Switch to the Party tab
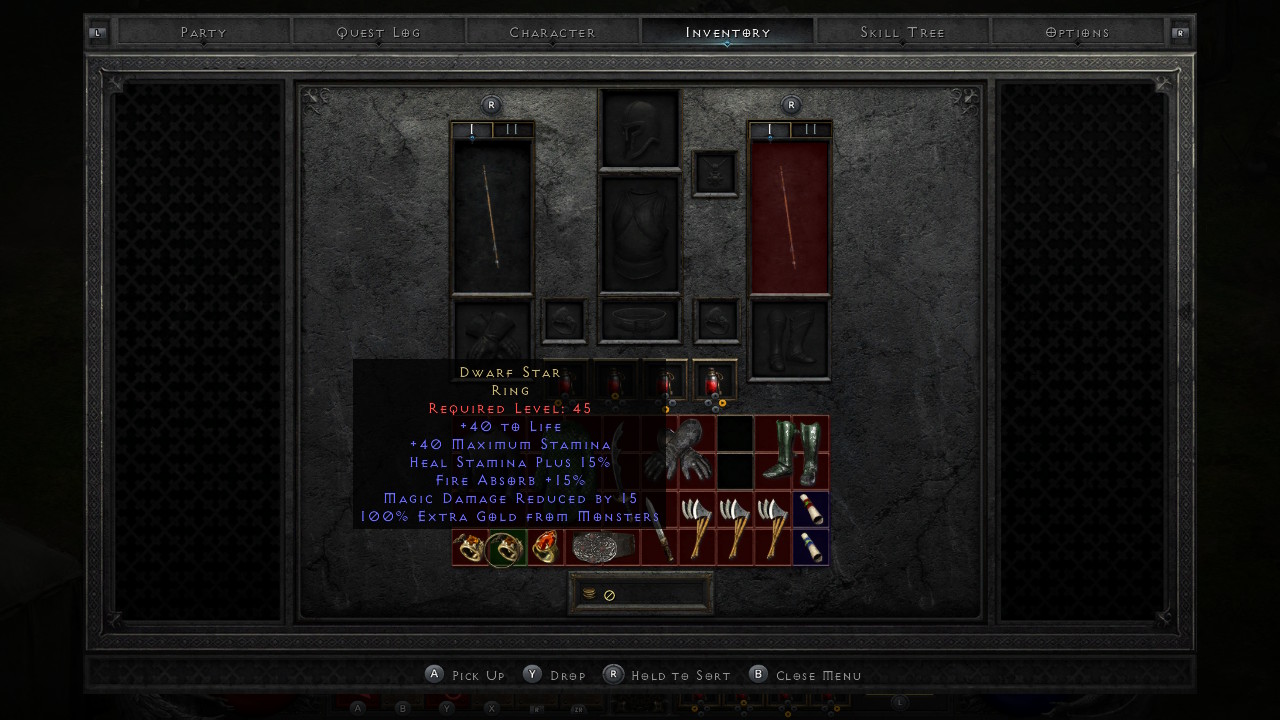Image resolution: width=1280 pixels, height=720 pixels. pyautogui.click(x=204, y=33)
